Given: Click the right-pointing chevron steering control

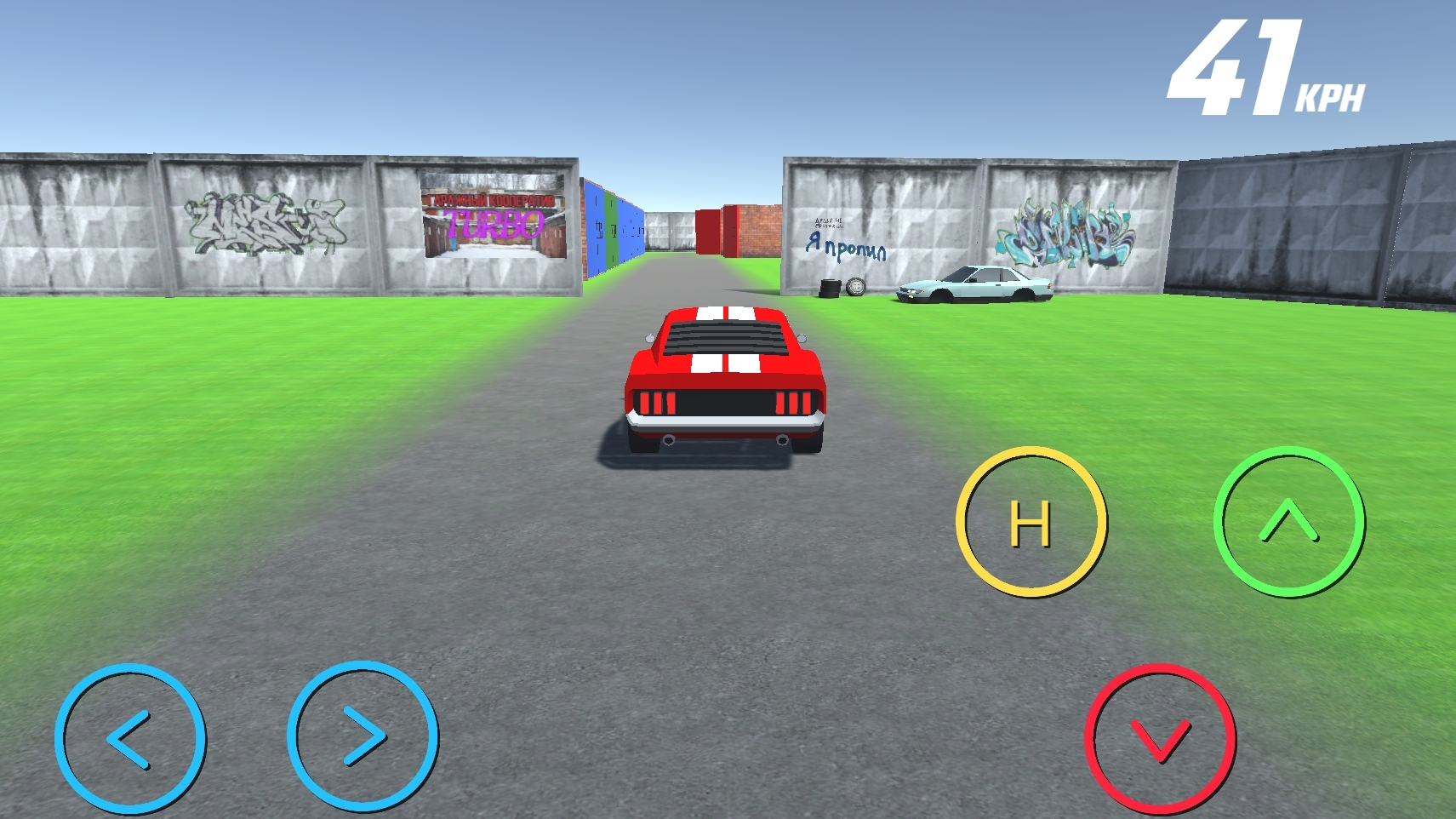Looking at the screenshot, I should 364,737.
